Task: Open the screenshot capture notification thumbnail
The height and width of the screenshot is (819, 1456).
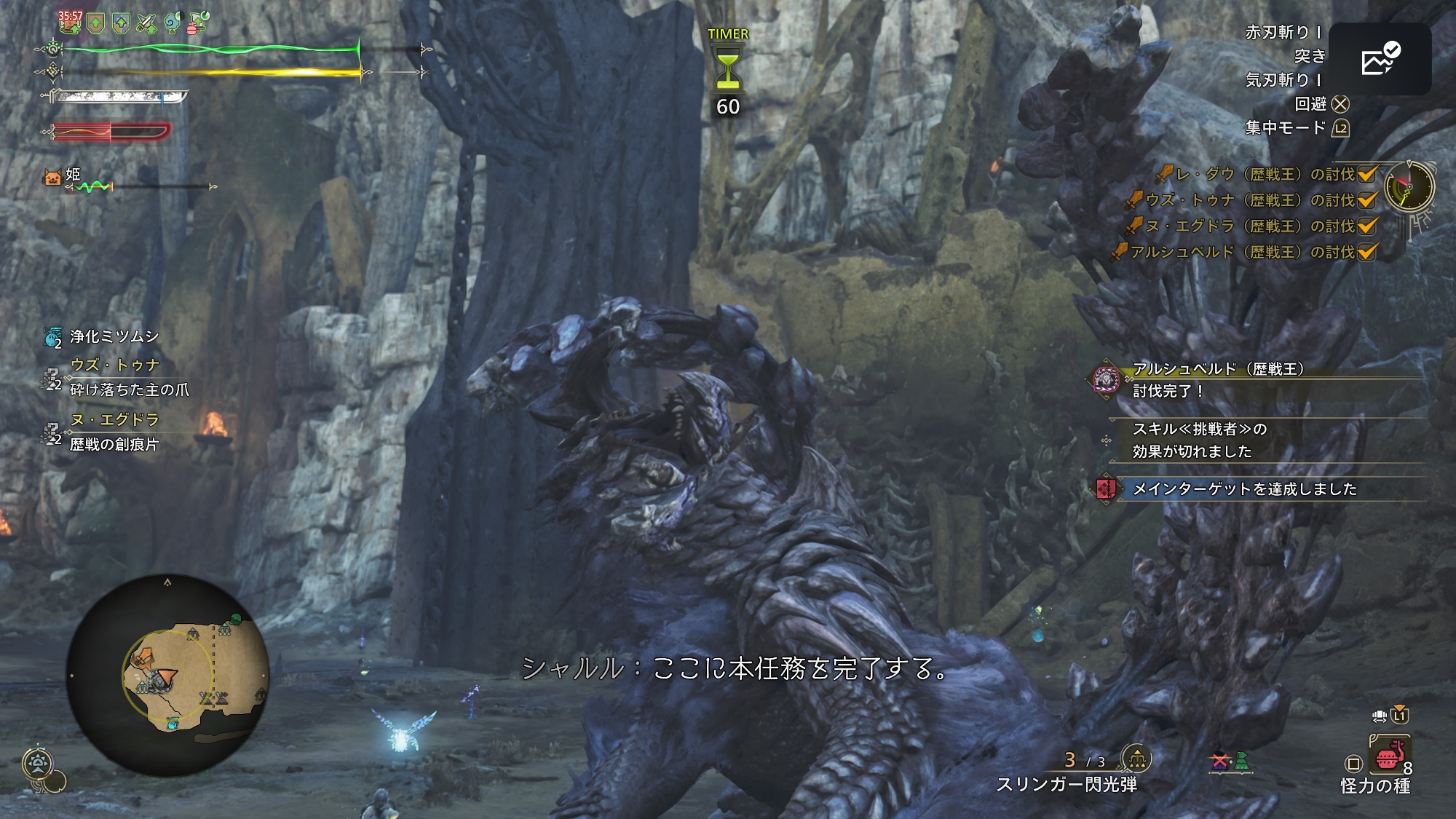Action: (1380, 59)
